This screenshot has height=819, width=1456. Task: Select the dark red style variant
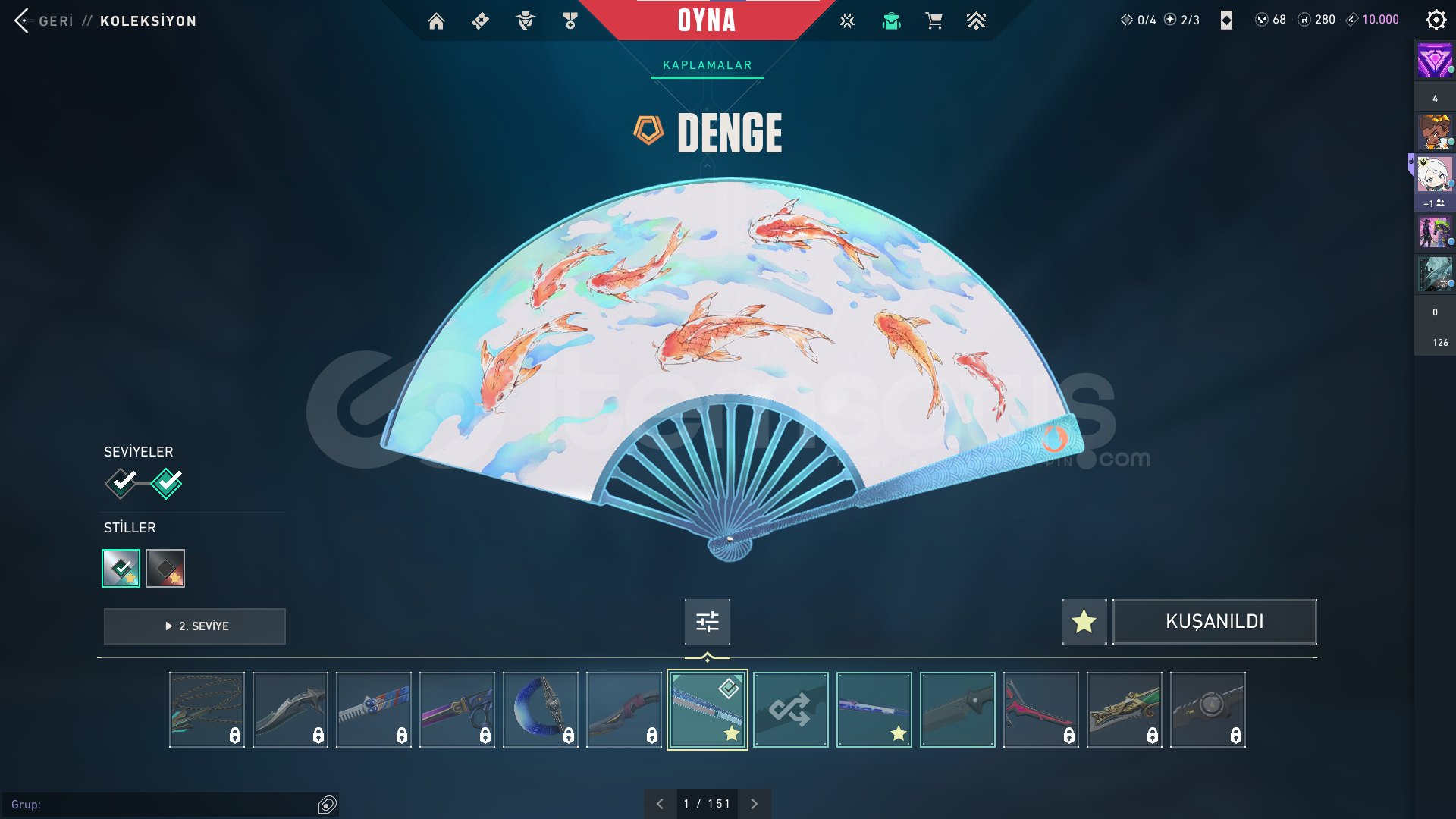[x=165, y=568]
